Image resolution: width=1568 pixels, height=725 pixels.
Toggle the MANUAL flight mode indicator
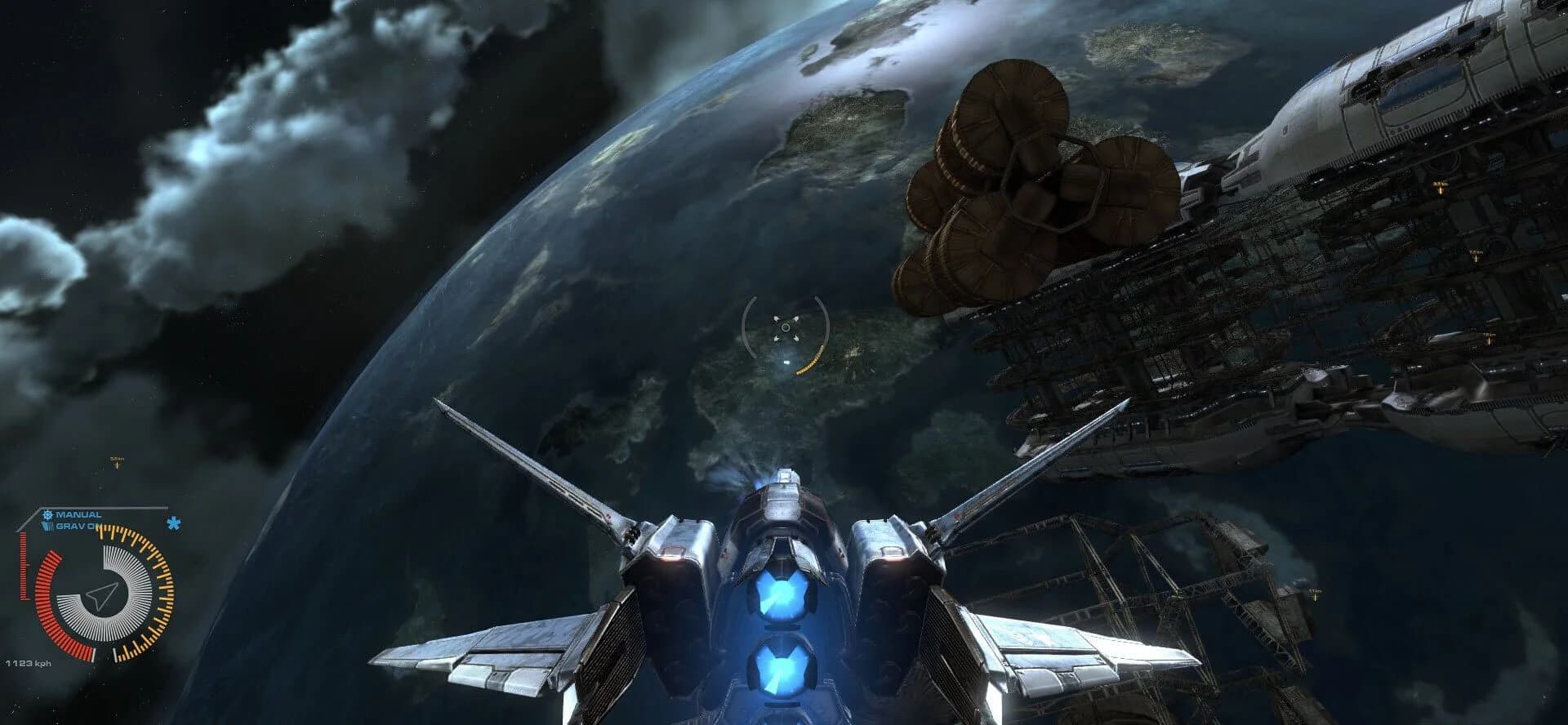(78, 514)
